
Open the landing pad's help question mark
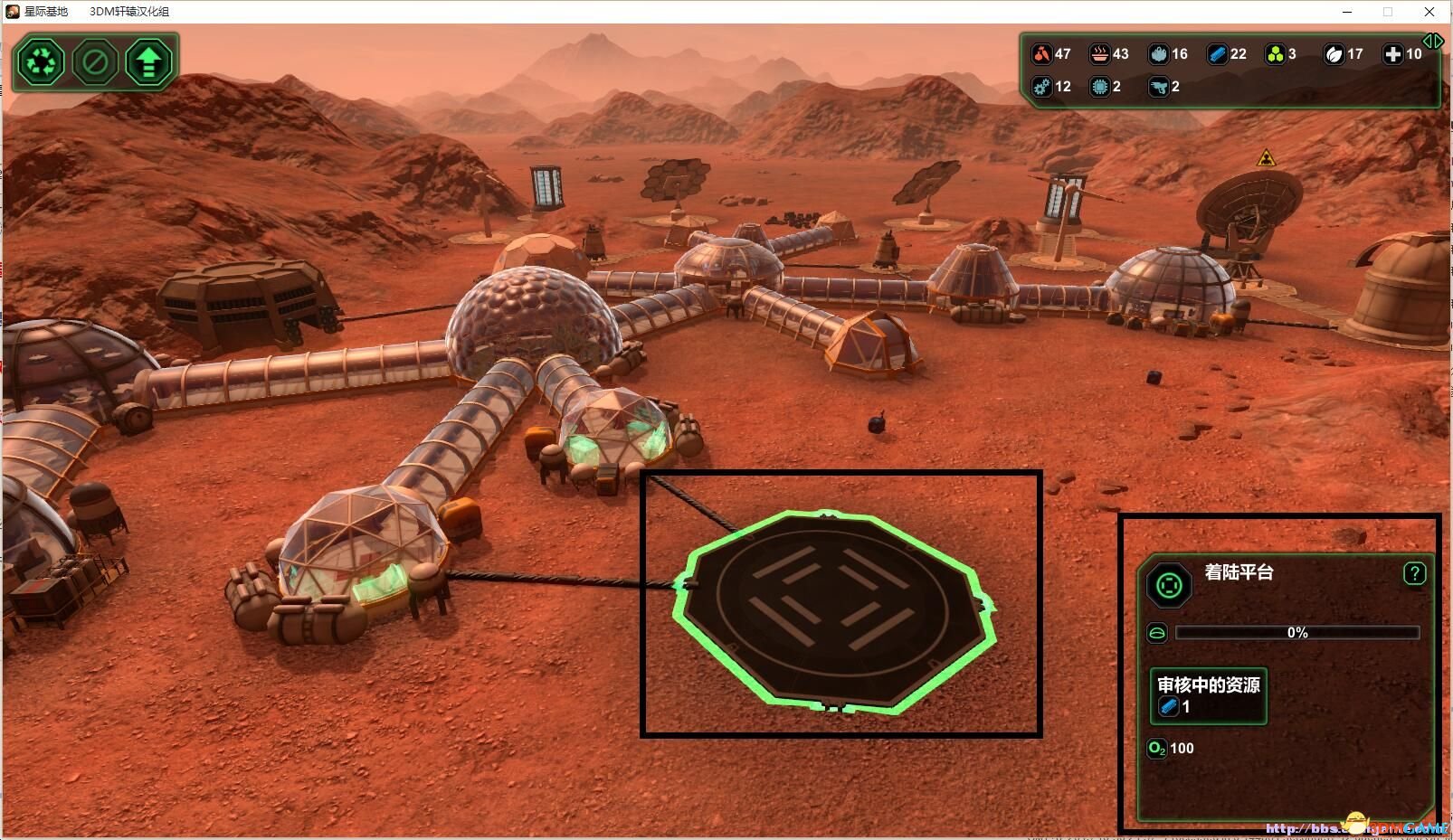pos(1414,573)
